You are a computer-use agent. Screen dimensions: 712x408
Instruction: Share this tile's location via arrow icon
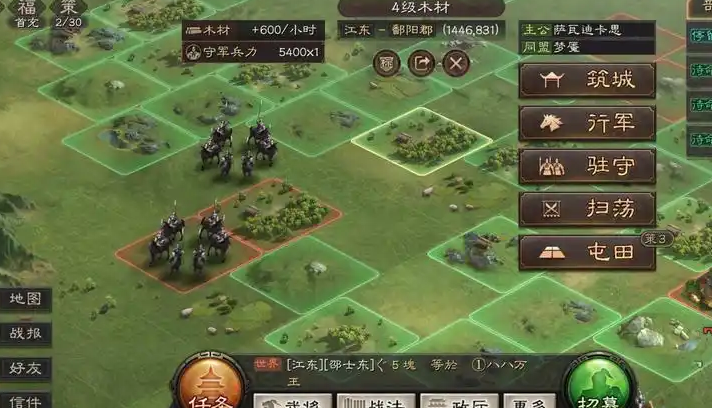click(422, 63)
